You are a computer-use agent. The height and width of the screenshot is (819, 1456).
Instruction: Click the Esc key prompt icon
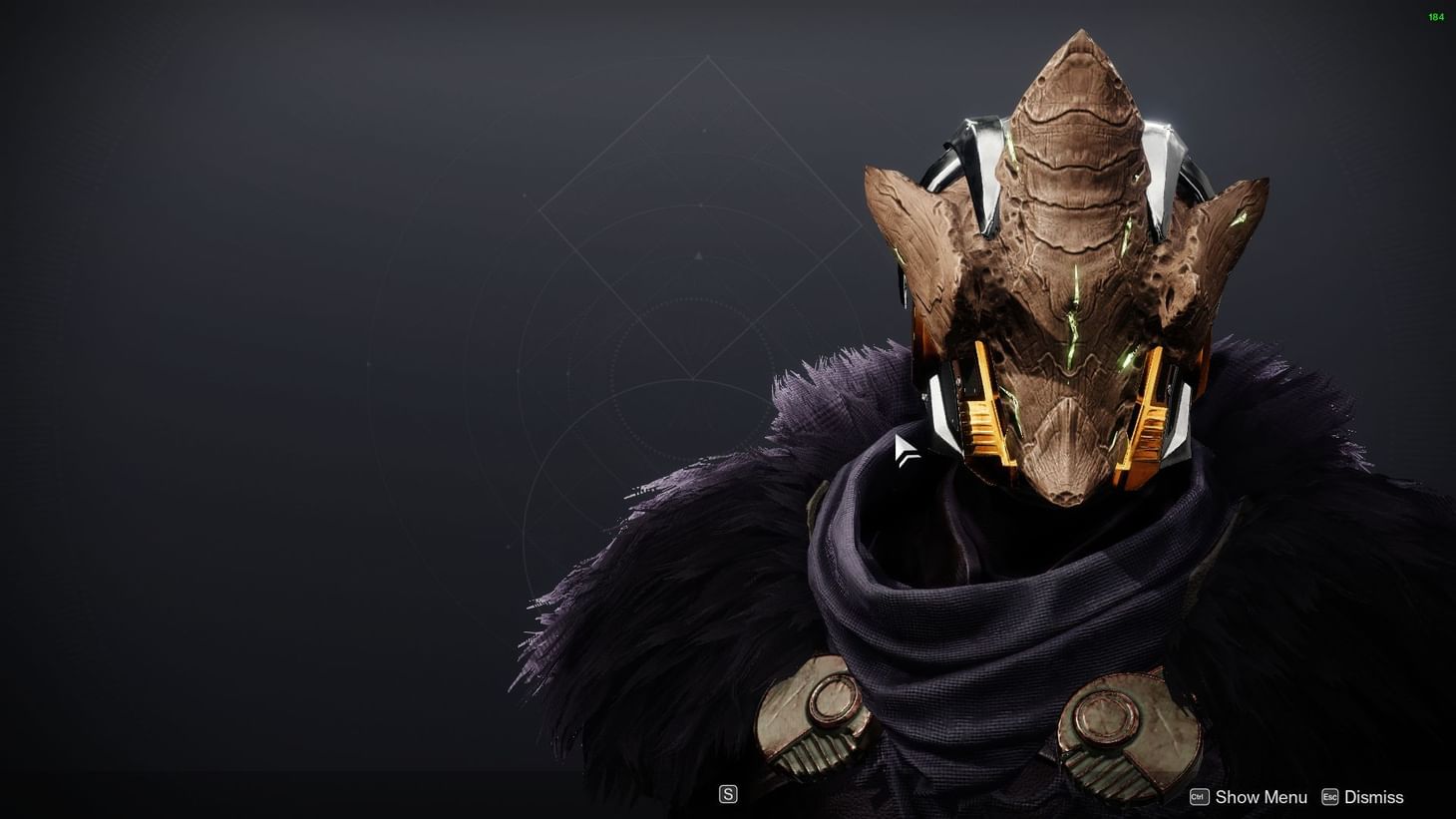point(1331,796)
